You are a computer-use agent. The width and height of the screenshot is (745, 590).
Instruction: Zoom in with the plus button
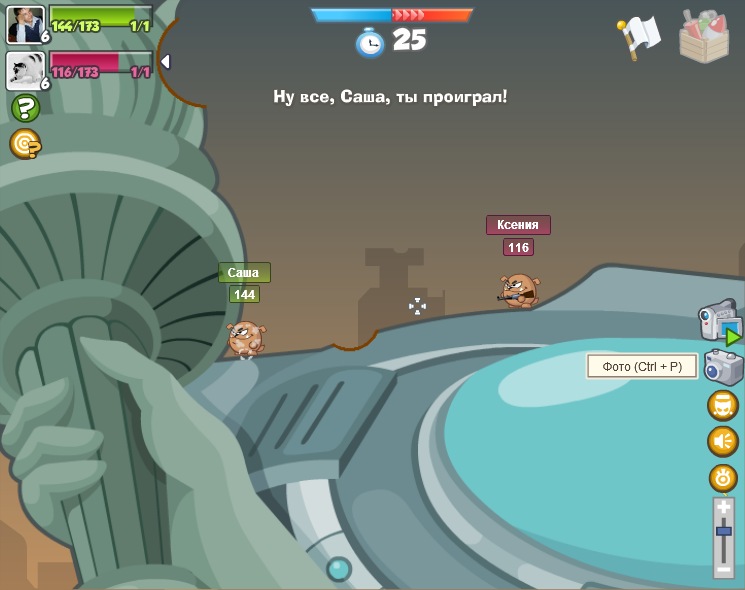coord(724,507)
